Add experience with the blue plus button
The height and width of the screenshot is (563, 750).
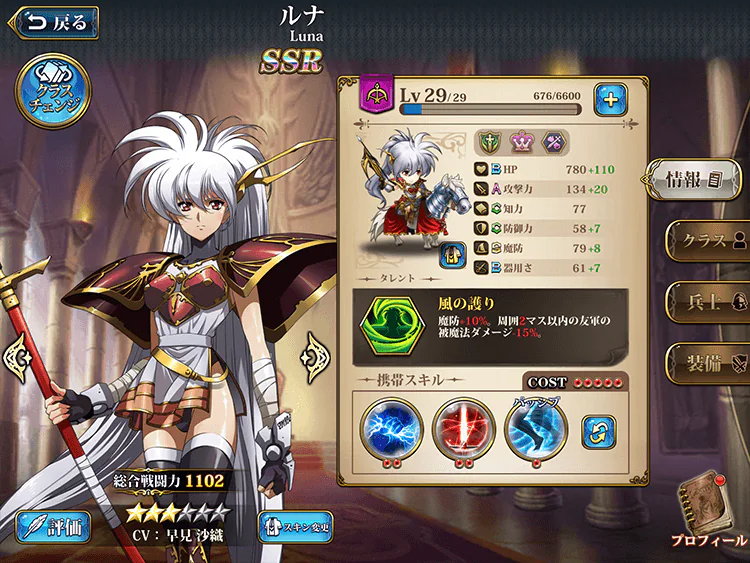[x=610, y=98]
